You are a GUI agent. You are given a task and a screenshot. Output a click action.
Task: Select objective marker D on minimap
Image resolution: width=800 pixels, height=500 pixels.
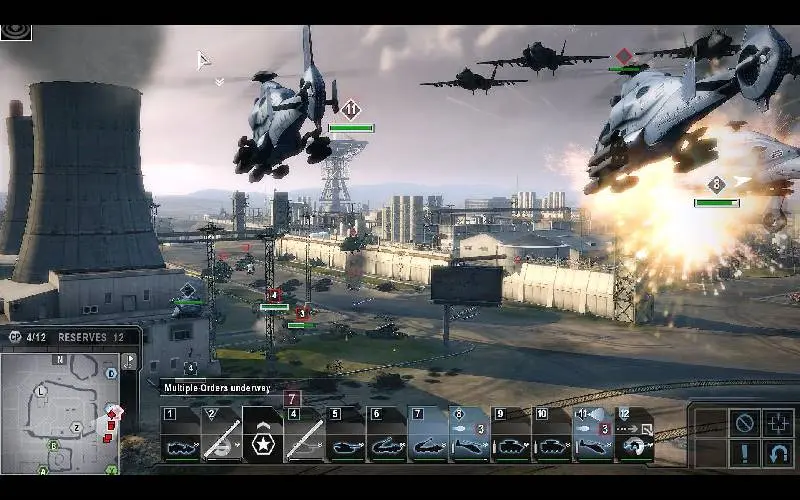[x=111, y=373]
